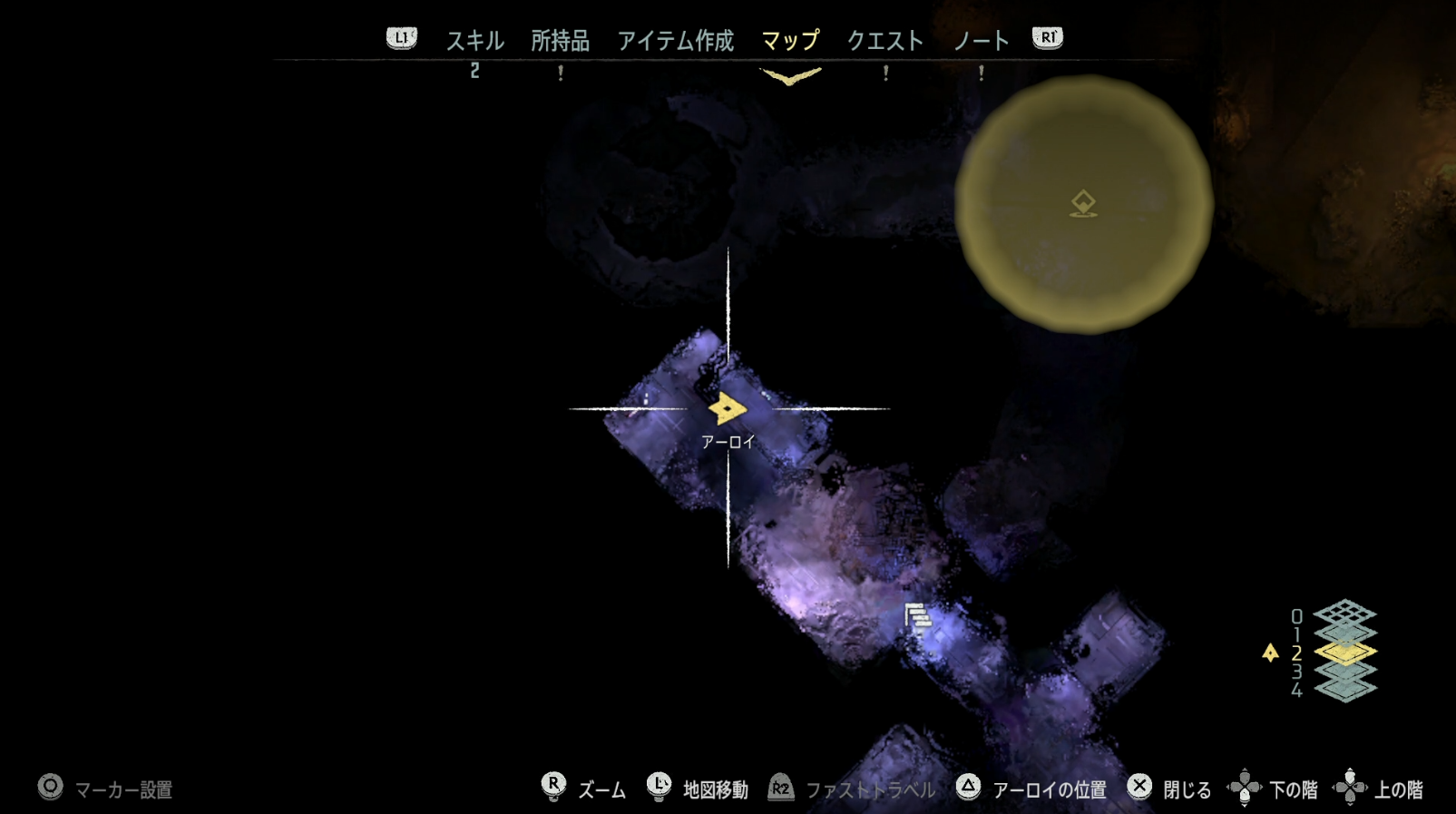Click the L1 shoulder button icon in the top bar
Screen dimensions: 1456x814
(x=400, y=38)
